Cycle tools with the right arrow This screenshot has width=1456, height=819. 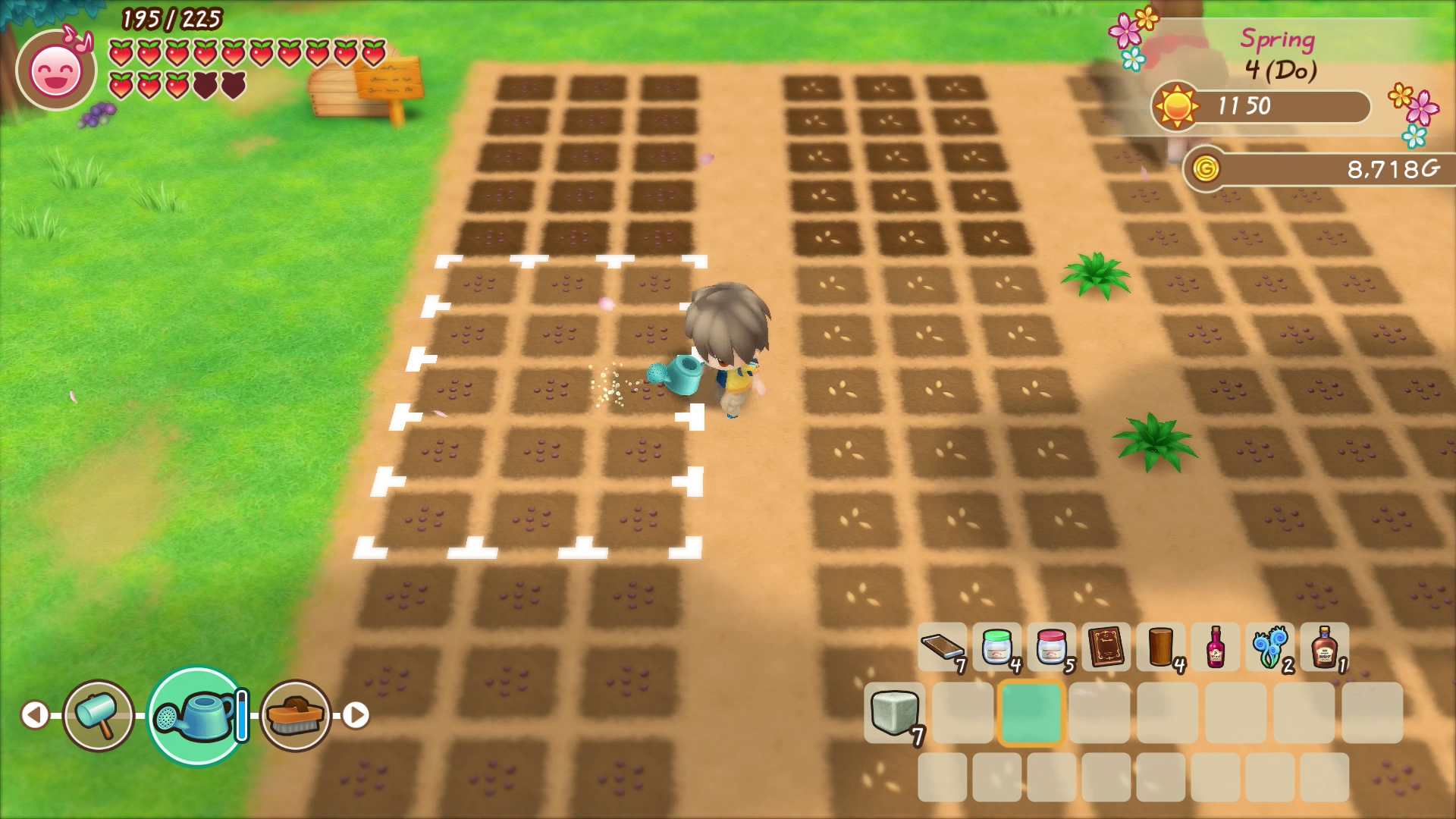coord(356,715)
